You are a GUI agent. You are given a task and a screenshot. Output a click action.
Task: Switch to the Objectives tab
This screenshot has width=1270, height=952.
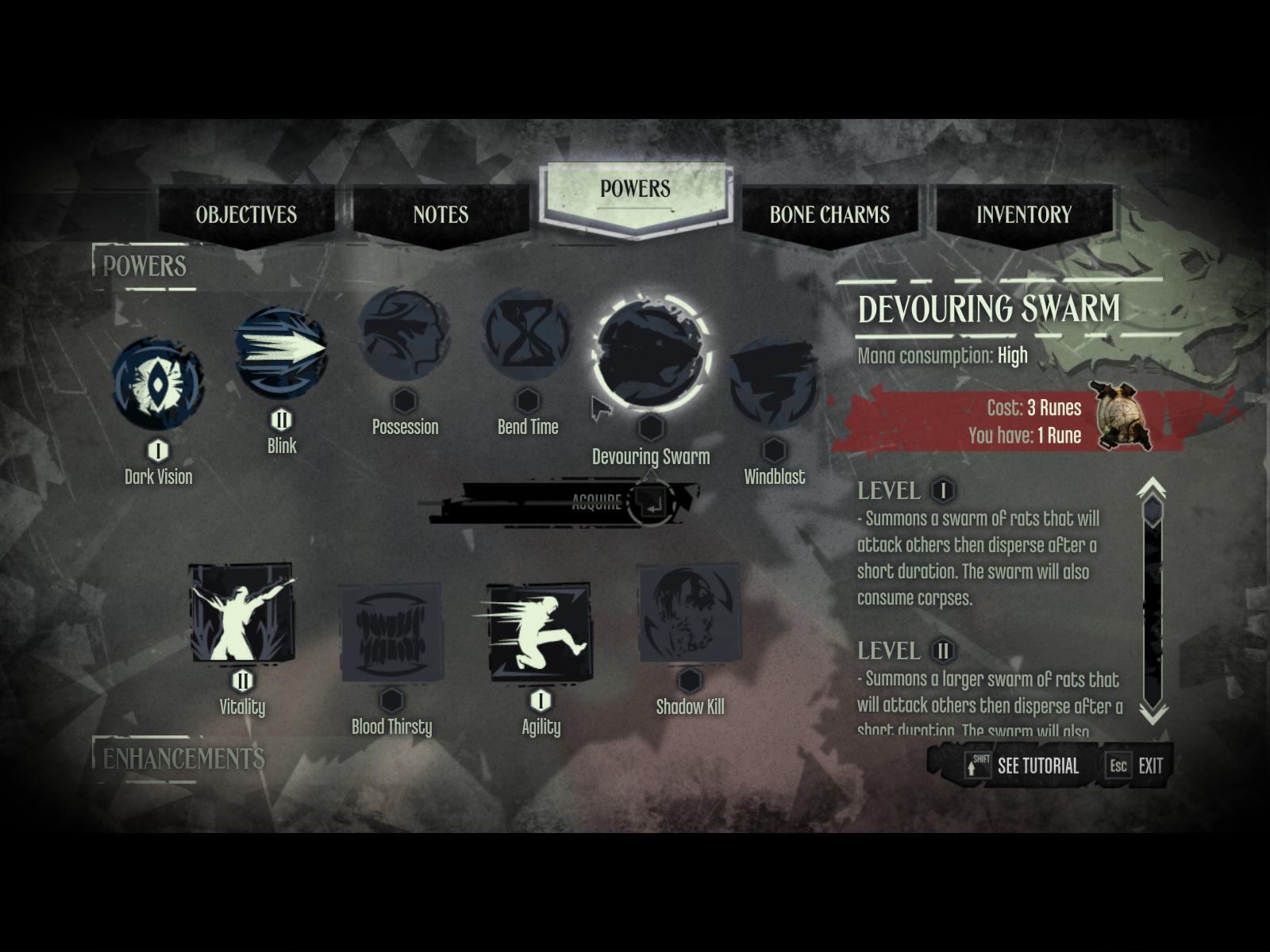[246, 214]
